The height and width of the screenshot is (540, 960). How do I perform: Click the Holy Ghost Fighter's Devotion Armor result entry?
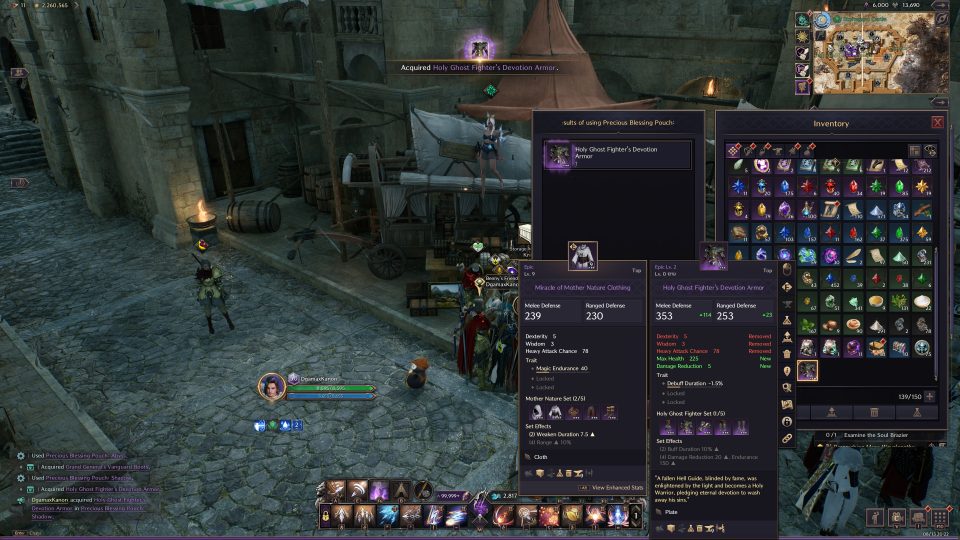click(x=616, y=155)
